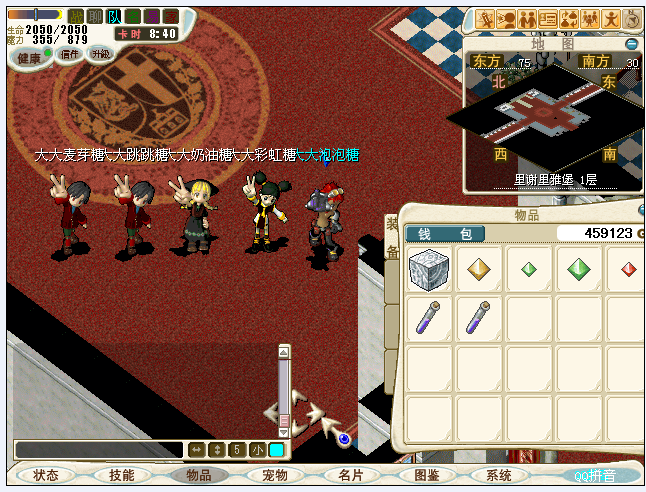Viewport: 646px width, 492px height.
Task: Open the 状态 status menu
Action: click(46, 476)
